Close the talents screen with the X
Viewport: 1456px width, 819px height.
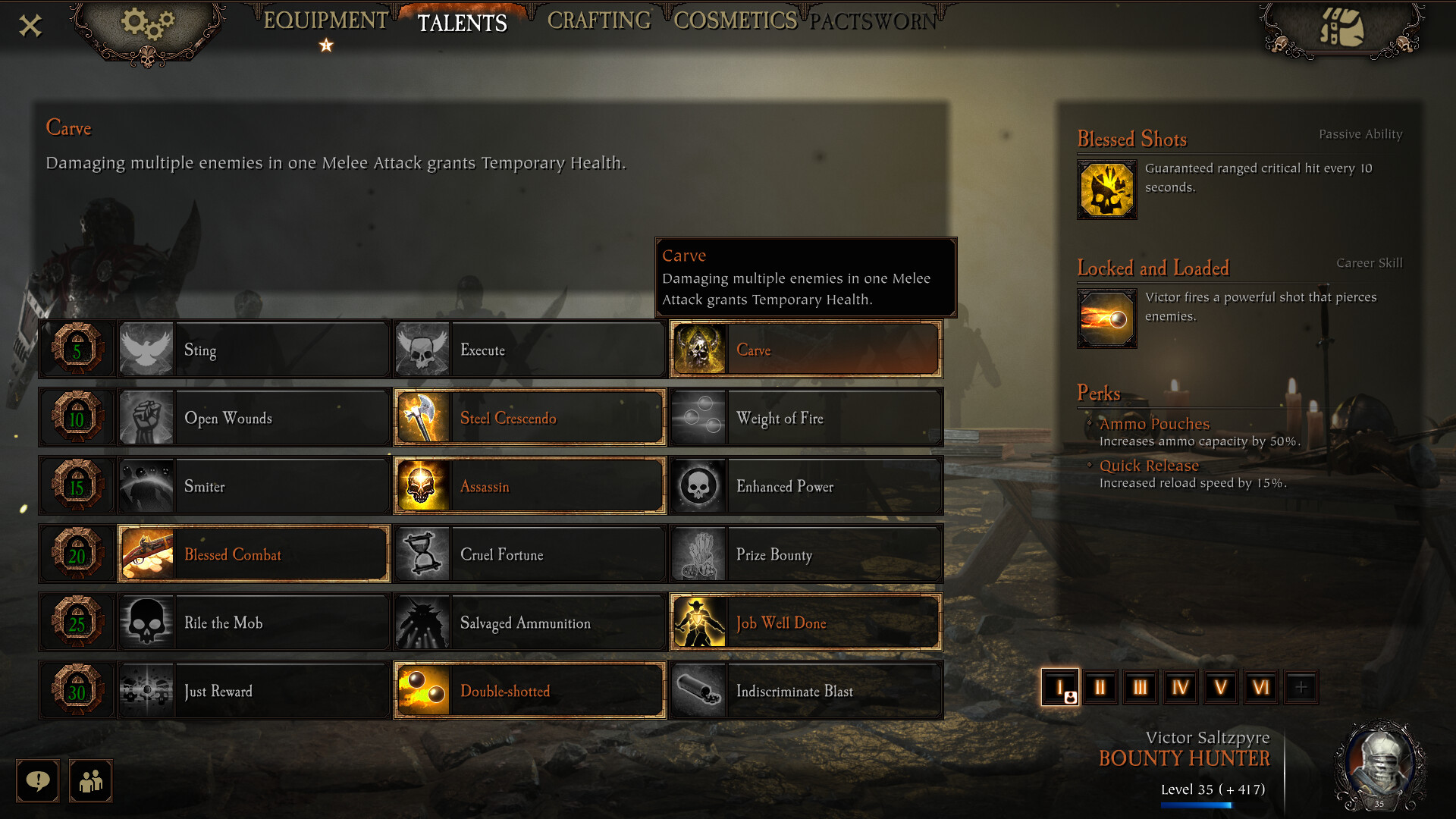(x=30, y=26)
